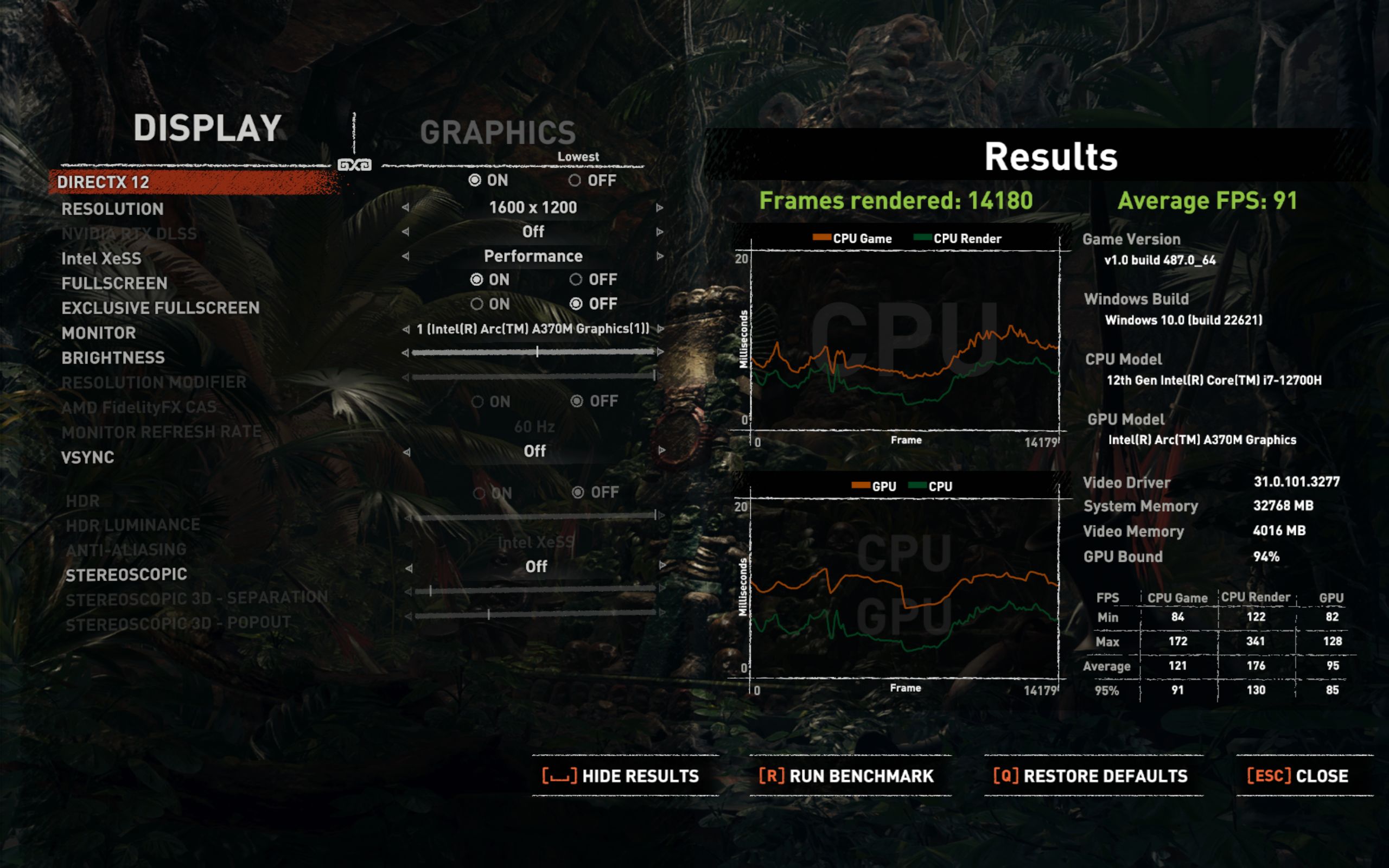Change Stereoscopic with the left arrow

point(409,569)
